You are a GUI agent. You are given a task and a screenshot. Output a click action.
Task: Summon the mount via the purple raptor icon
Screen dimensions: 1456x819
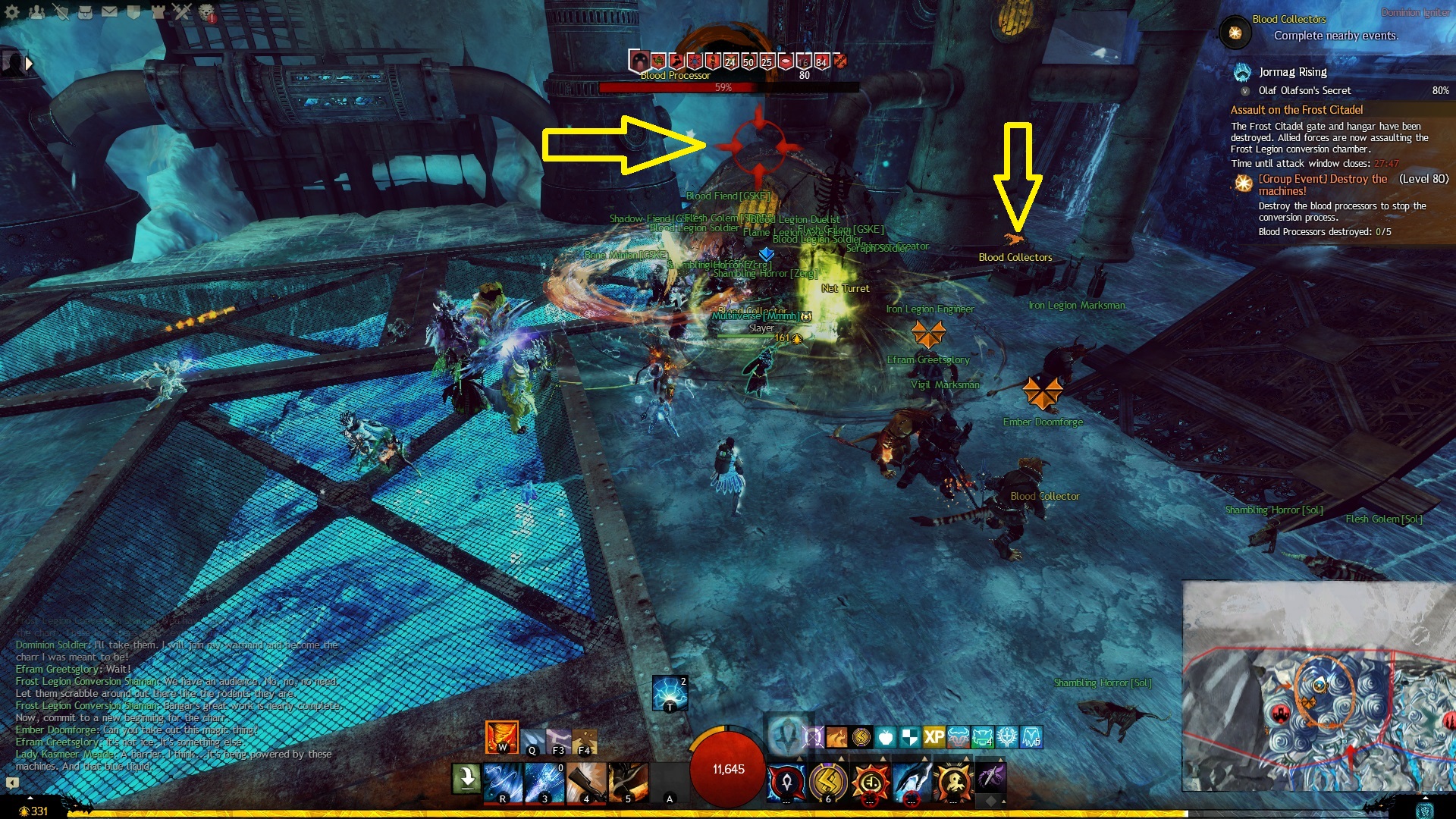pos(990,777)
